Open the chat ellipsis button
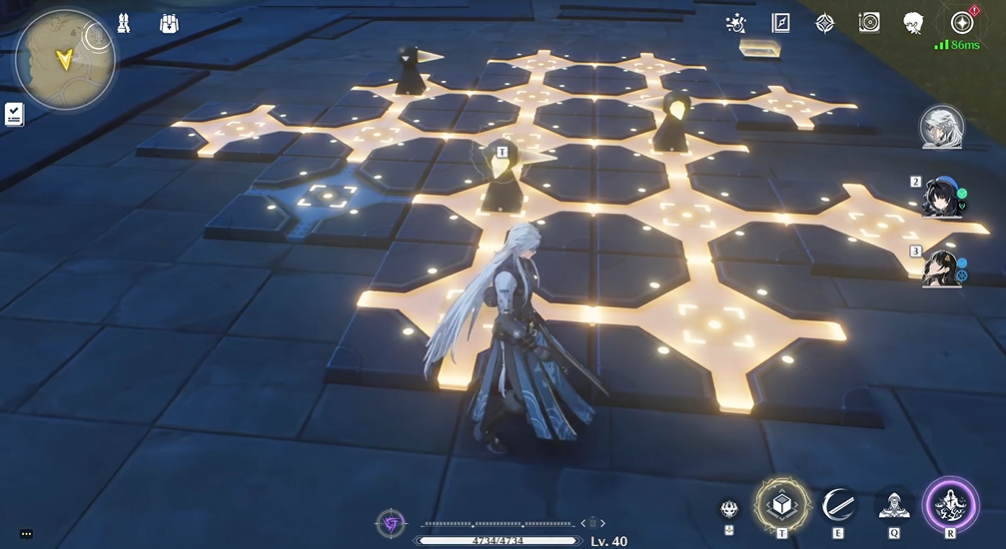 tap(26, 534)
